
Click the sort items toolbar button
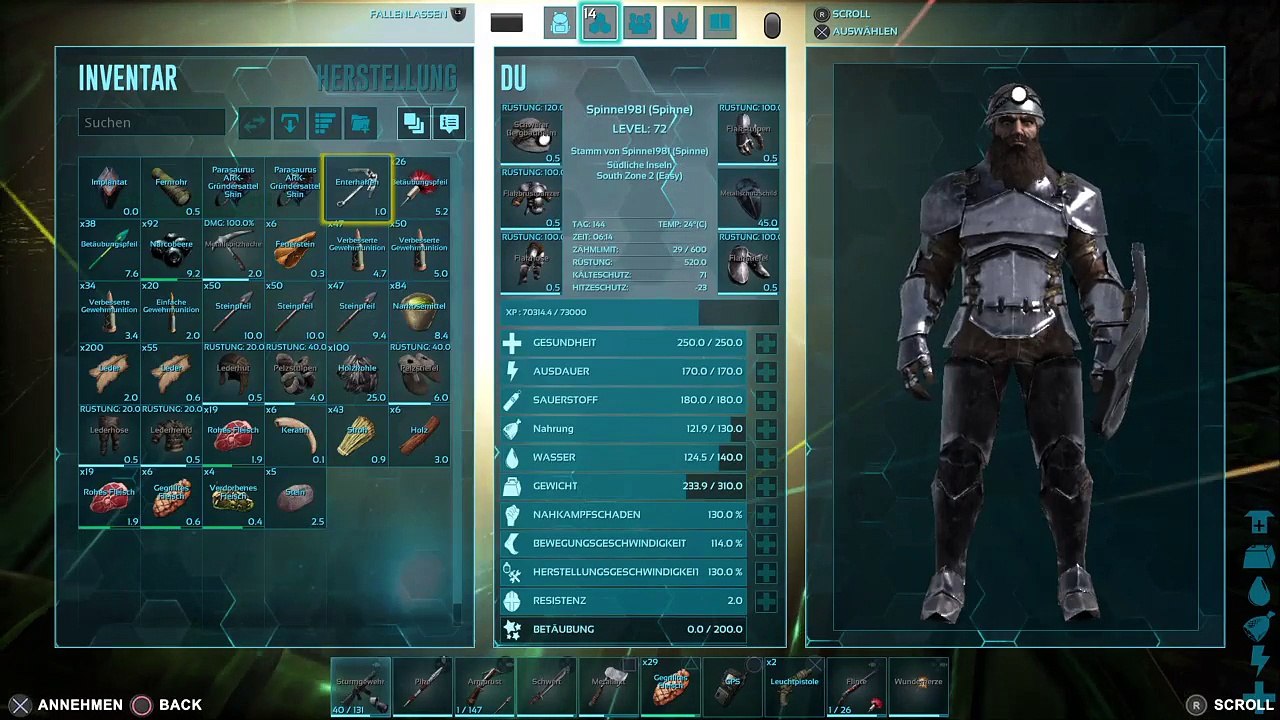click(325, 123)
